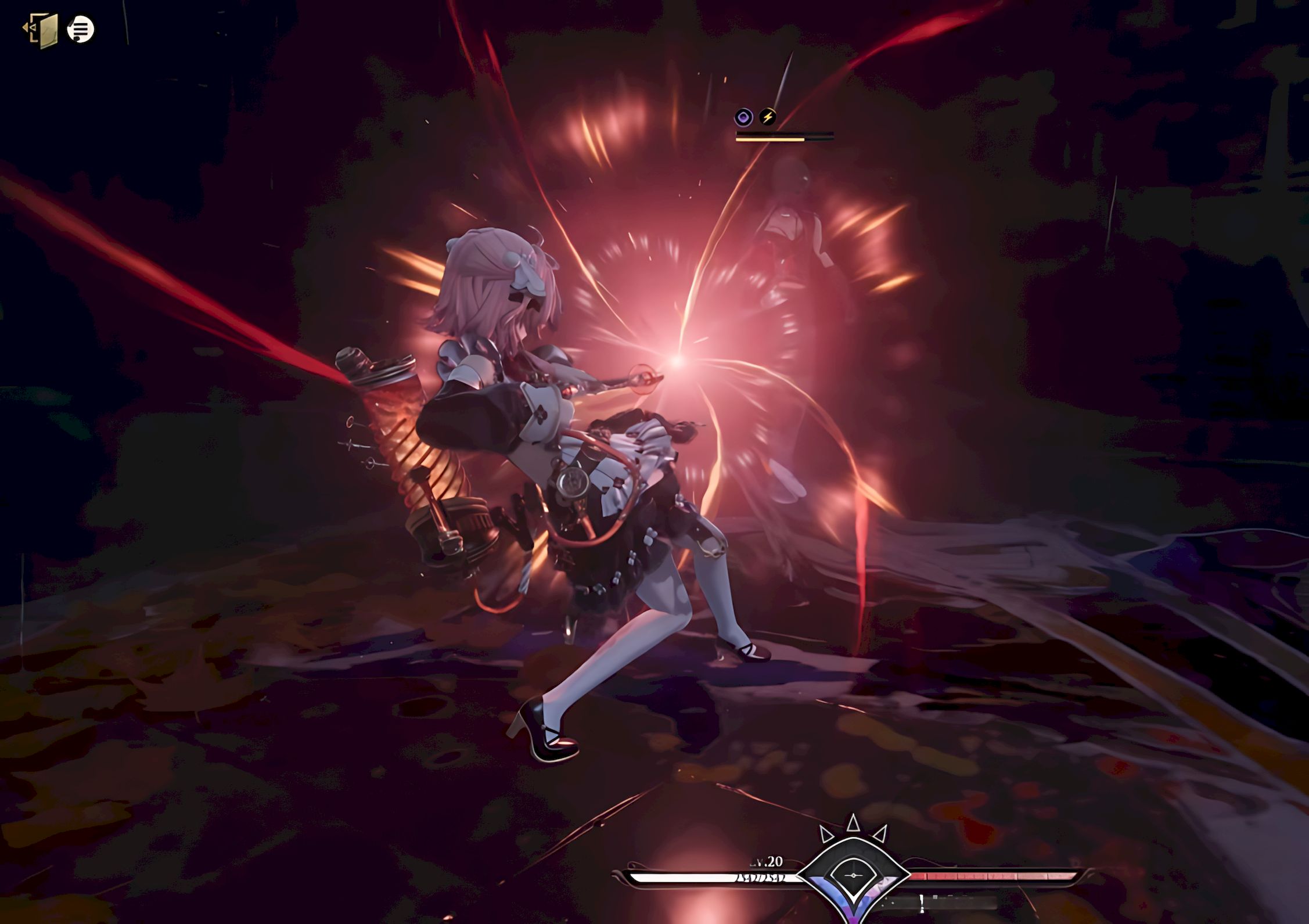Open the chat log speech bubble
Viewport: 1309px width, 924px height.
click(81, 28)
